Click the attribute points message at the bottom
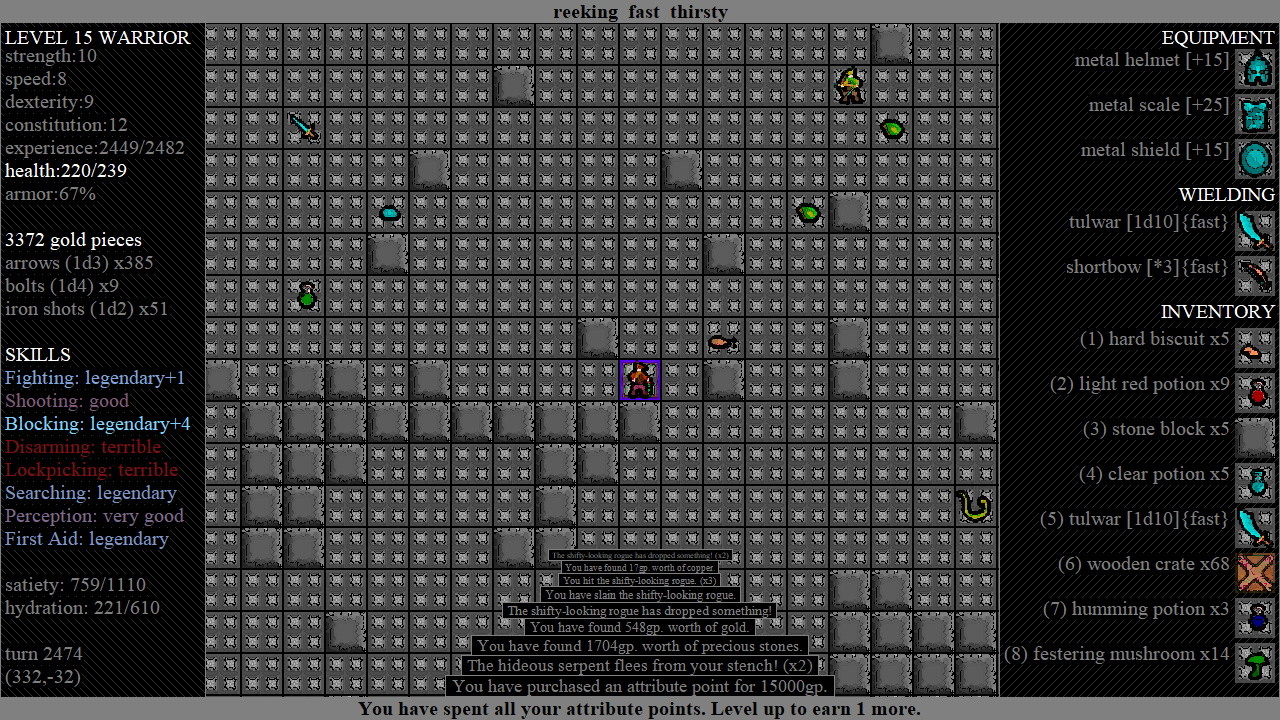This screenshot has width=1280, height=720. click(639, 709)
